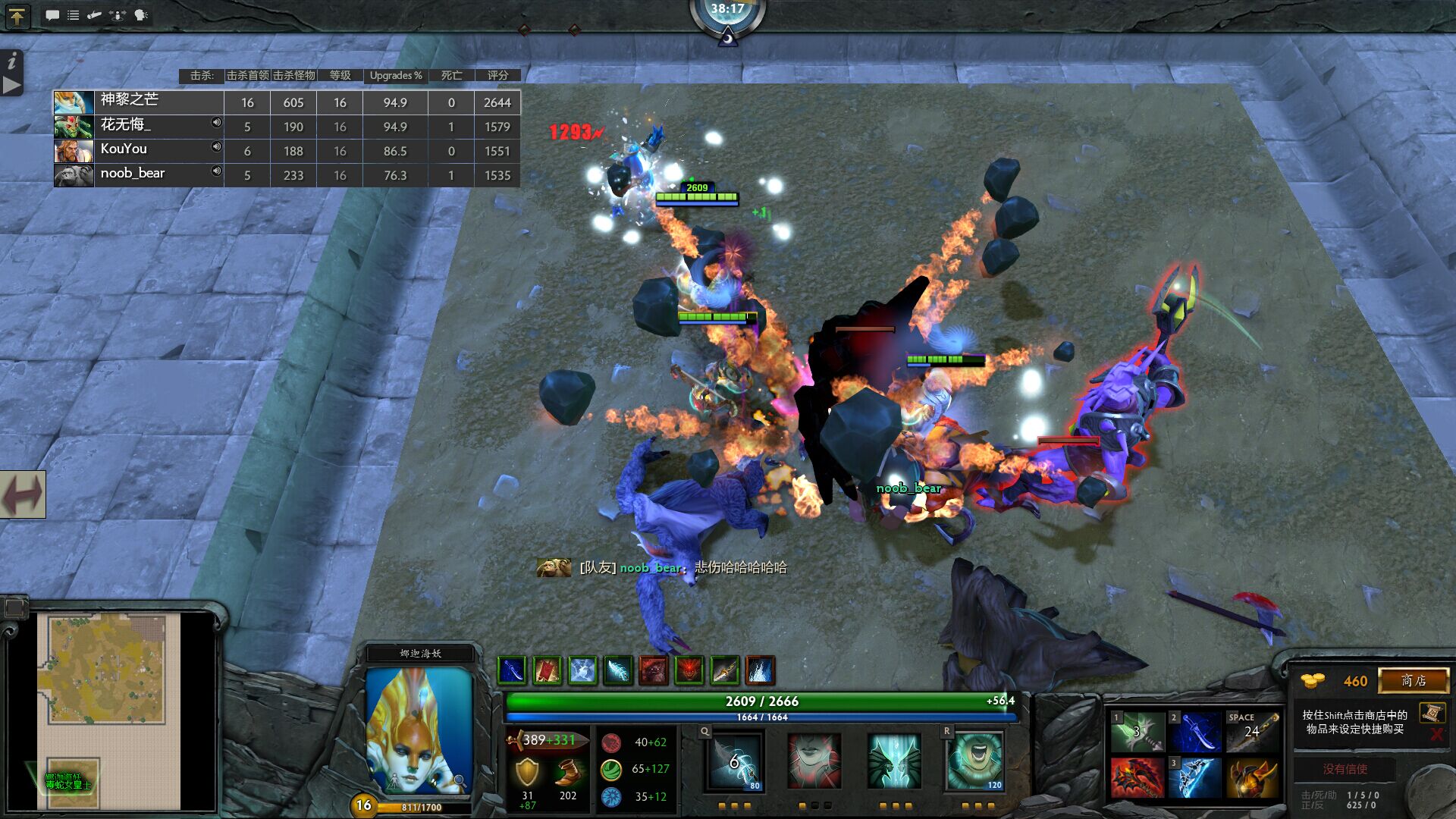Open the combat log list icon
The height and width of the screenshot is (819, 1456).
73,14
